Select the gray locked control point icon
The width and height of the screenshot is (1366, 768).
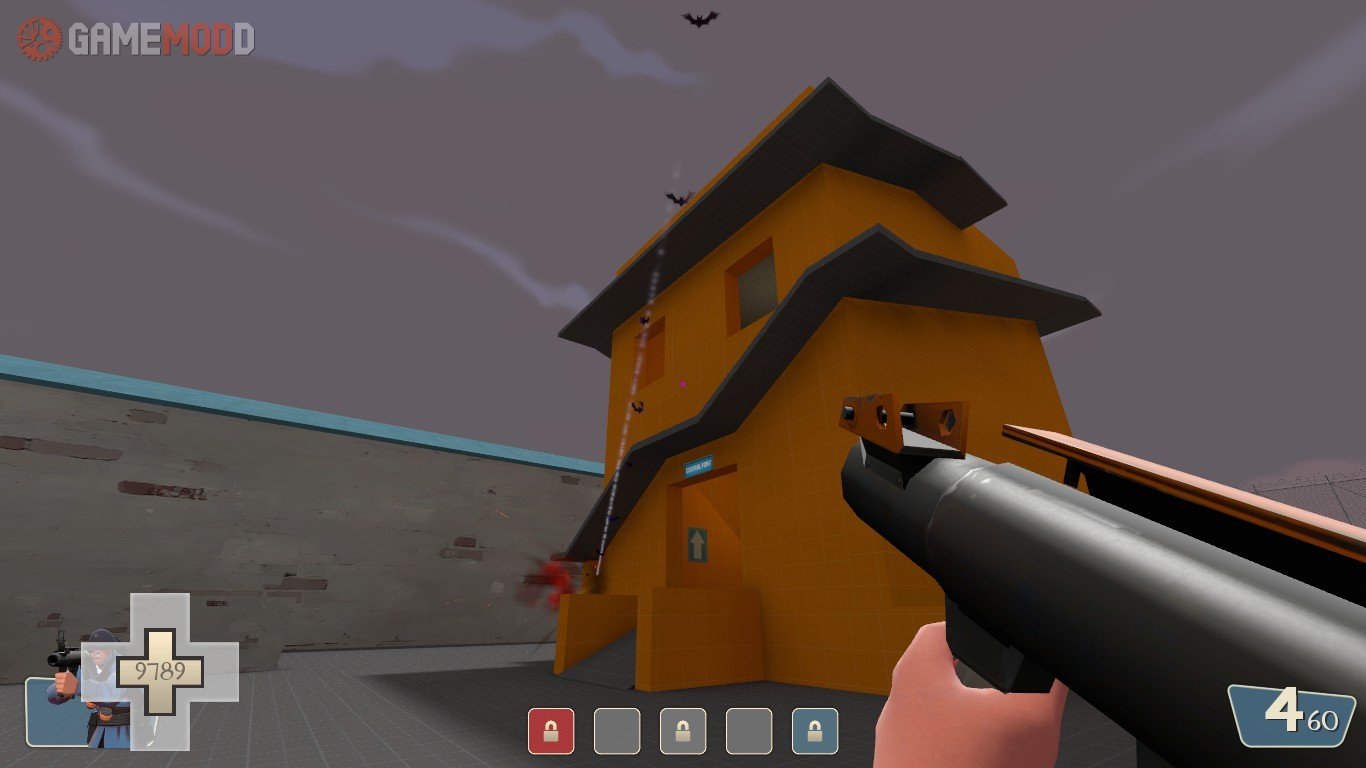coord(683,731)
